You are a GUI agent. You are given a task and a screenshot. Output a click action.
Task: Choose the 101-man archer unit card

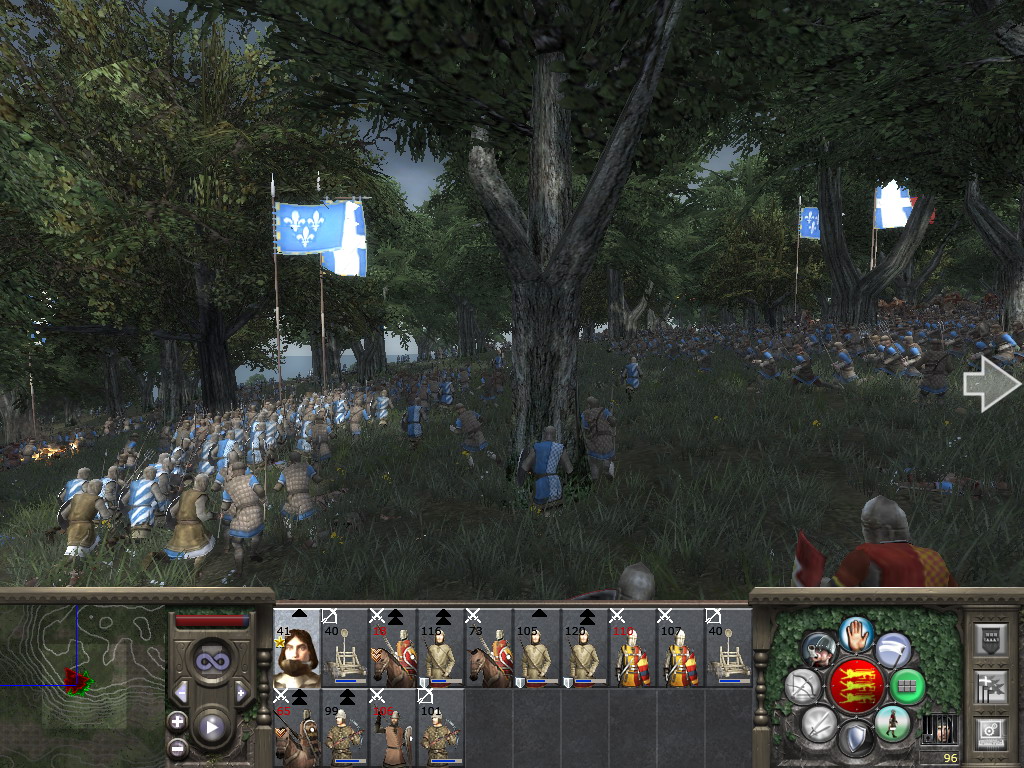[x=440, y=727]
